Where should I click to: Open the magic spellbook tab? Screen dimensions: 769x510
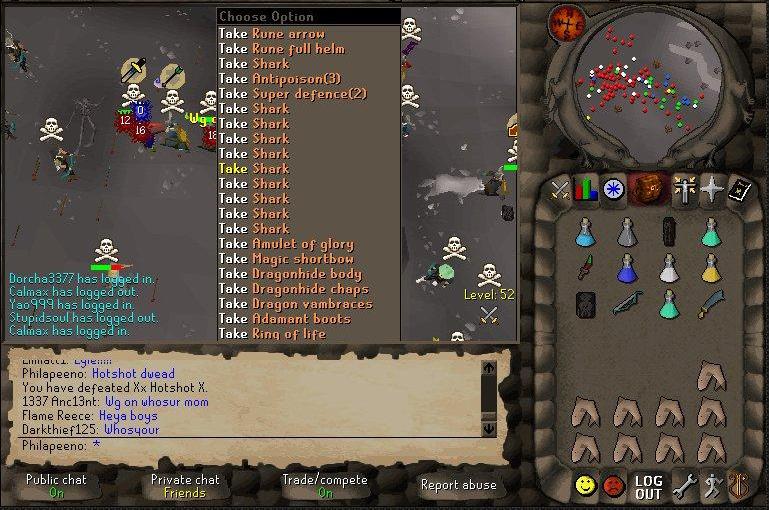(739, 189)
